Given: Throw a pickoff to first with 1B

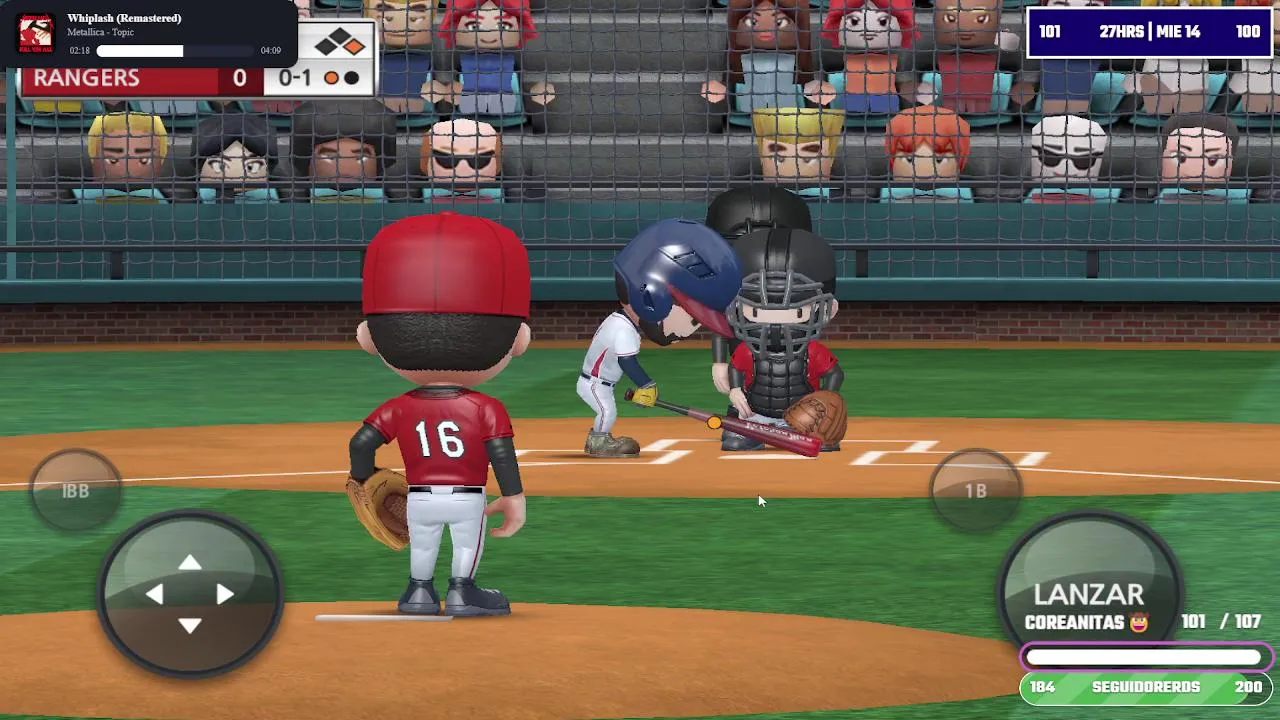Looking at the screenshot, I should (976, 490).
